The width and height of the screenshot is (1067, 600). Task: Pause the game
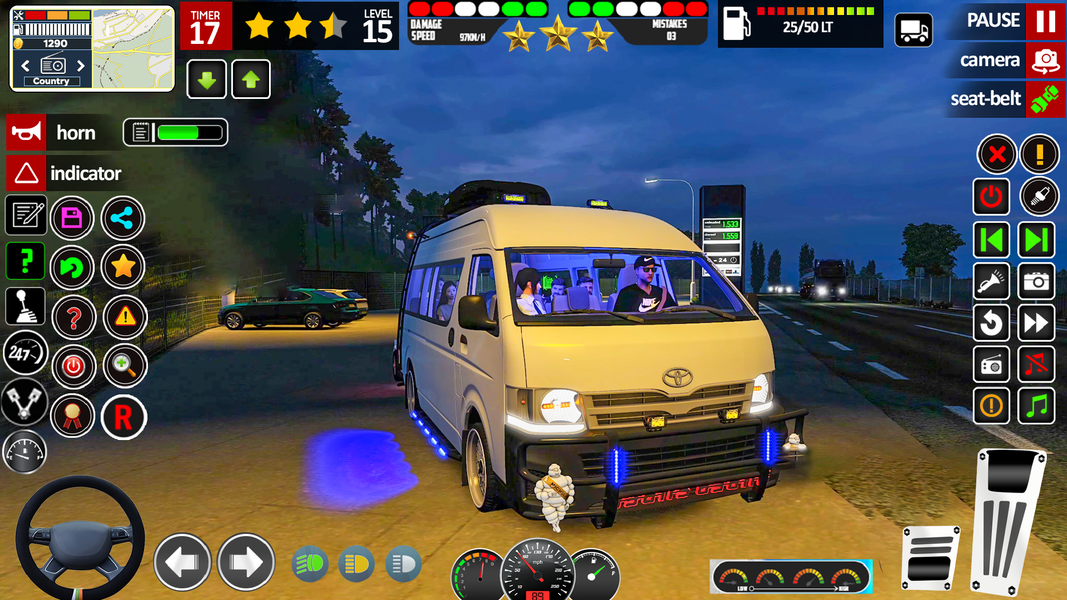point(1044,20)
